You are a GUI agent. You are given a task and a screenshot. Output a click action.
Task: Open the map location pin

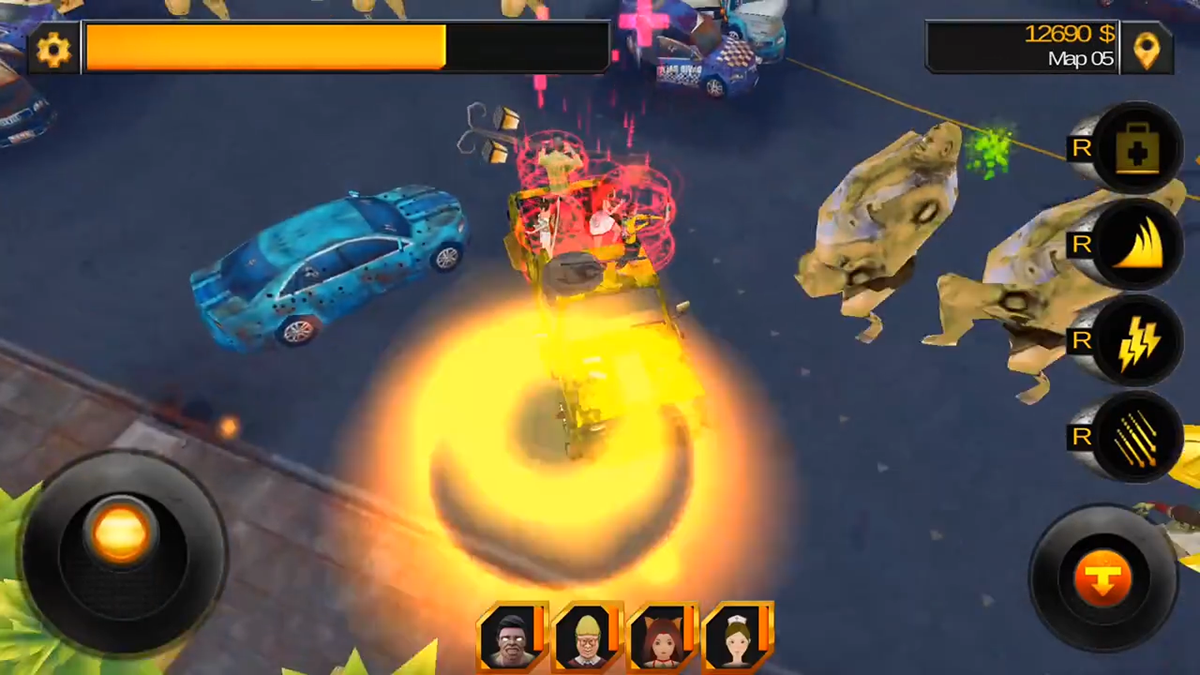[1146, 48]
